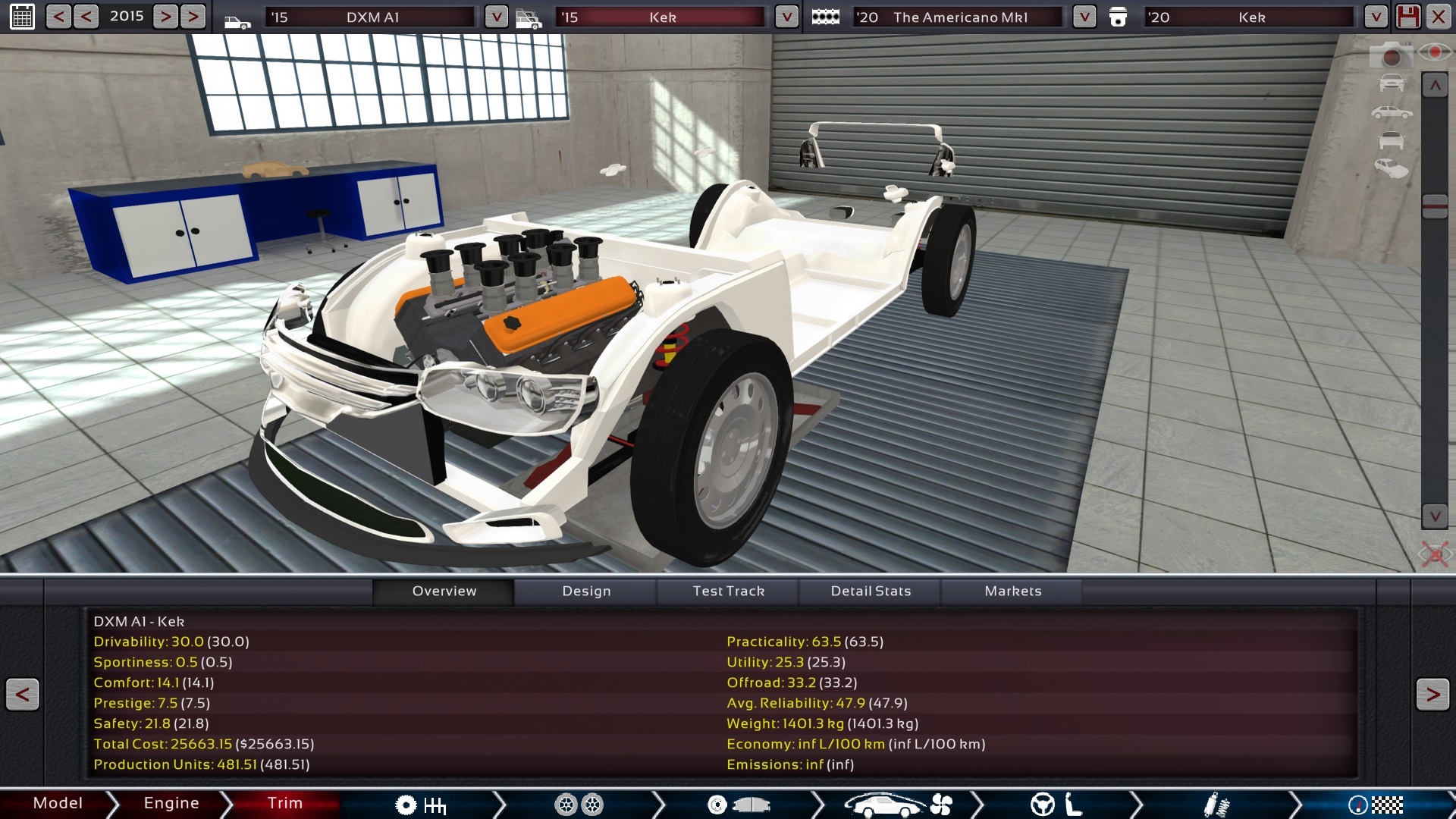
Task: Switch to the front car view
Action: point(1392,82)
